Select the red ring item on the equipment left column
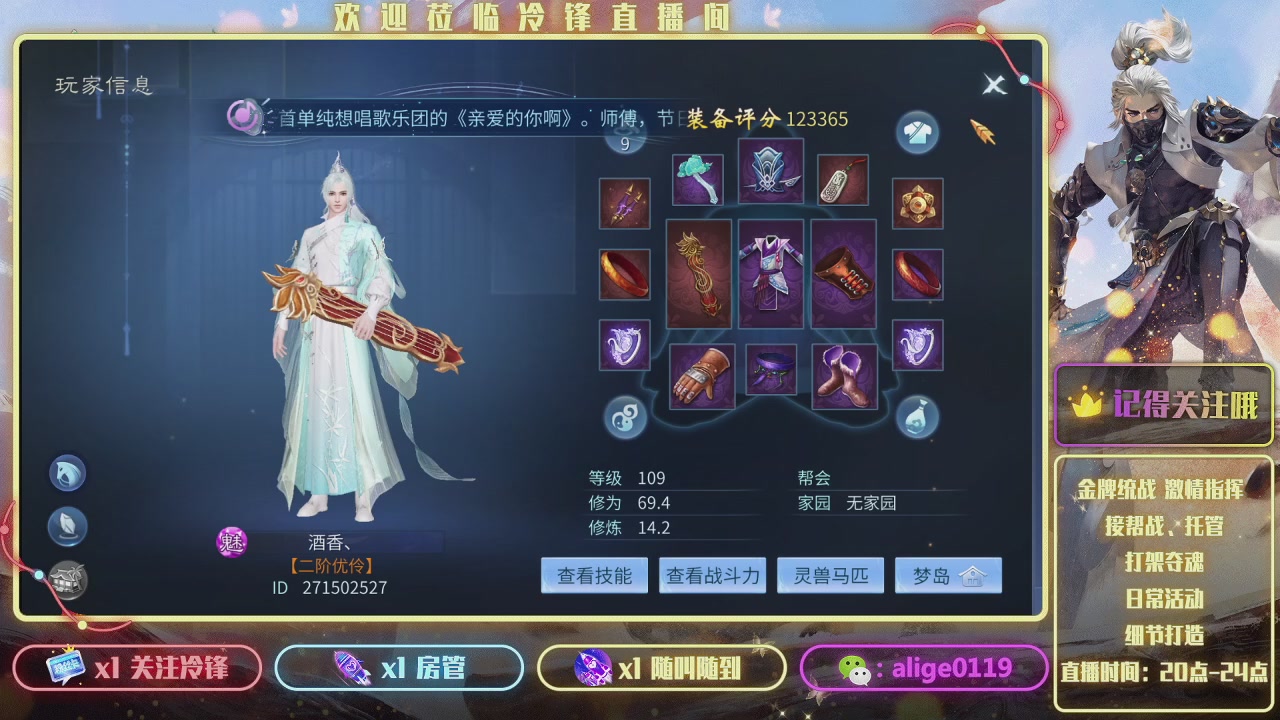Image resolution: width=1280 pixels, height=720 pixels. pos(624,273)
